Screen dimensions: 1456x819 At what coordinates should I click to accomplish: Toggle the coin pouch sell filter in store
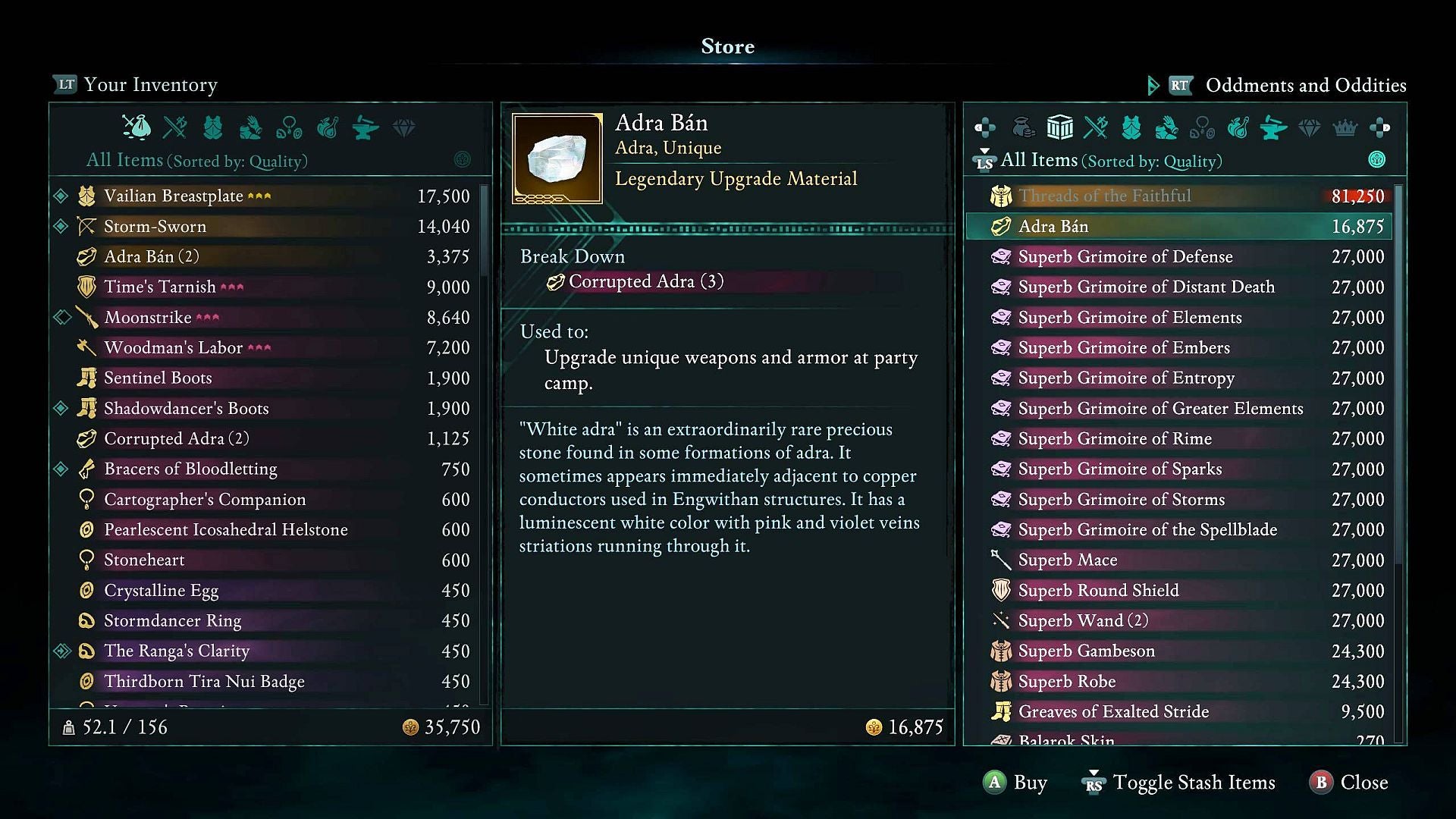coord(1025,127)
